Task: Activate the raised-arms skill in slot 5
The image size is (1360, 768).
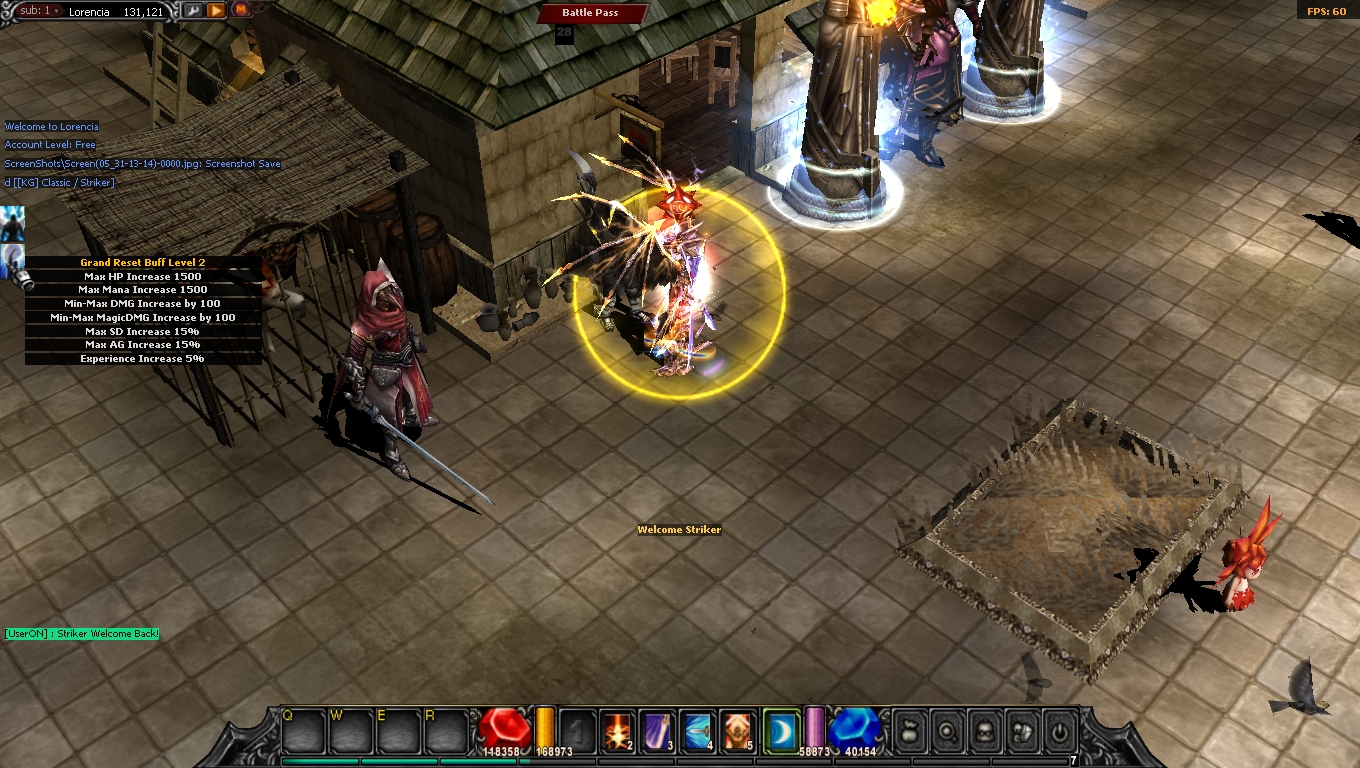Action: pyautogui.click(x=738, y=731)
